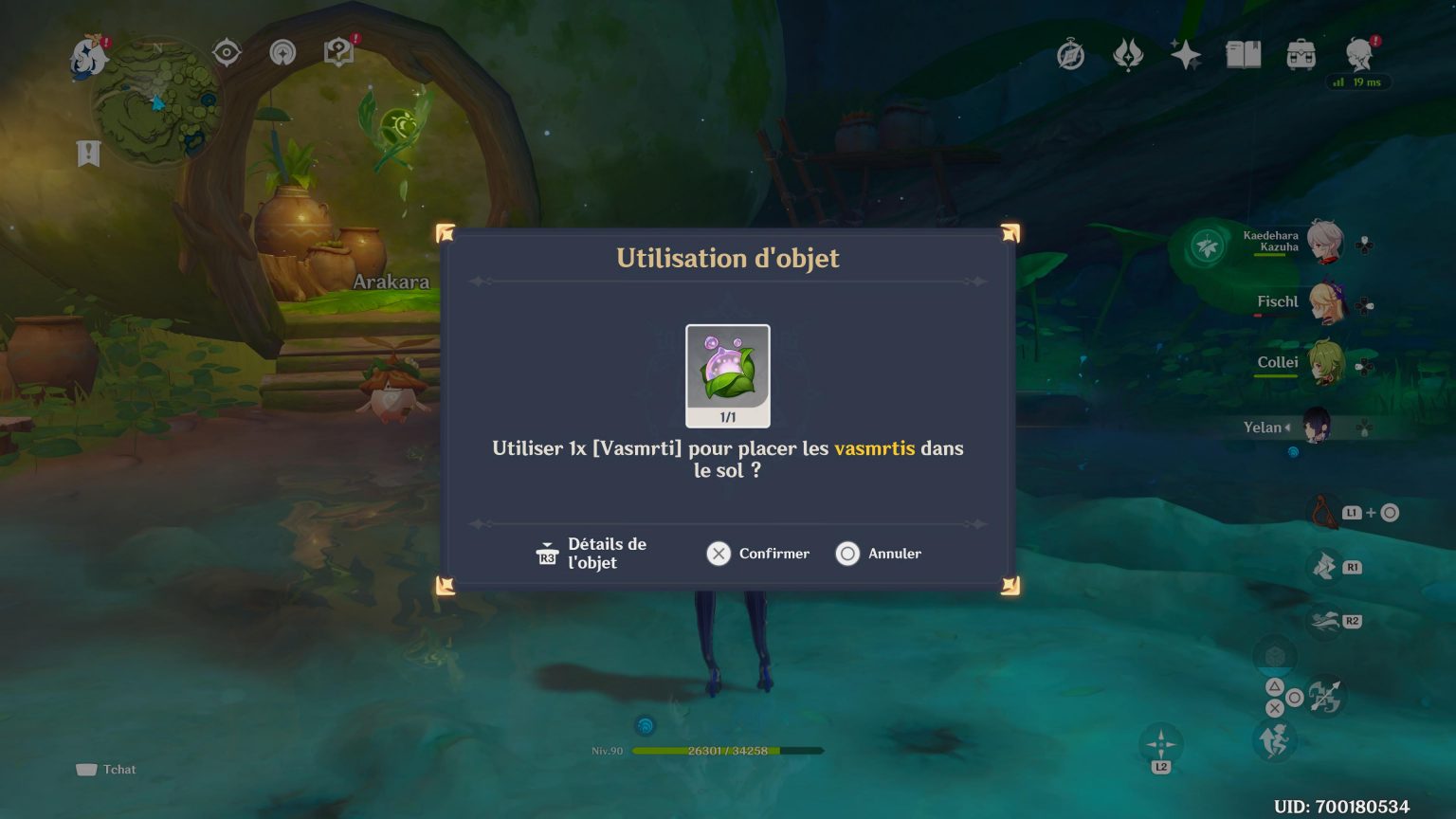Open the real-time events clock icon
The width and height of the screenshot is (1456, 819).
[1069, 55]
